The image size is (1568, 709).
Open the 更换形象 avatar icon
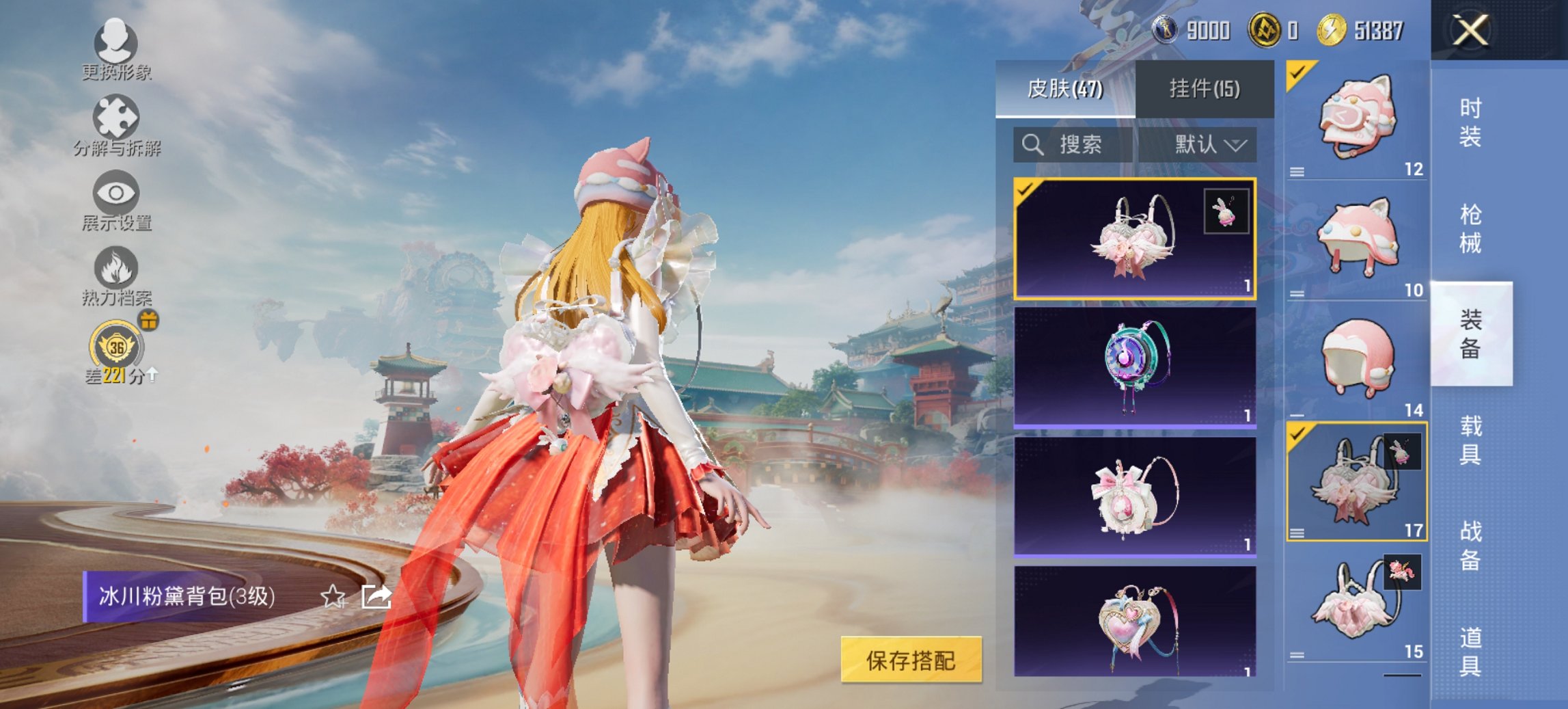(116, 45)
